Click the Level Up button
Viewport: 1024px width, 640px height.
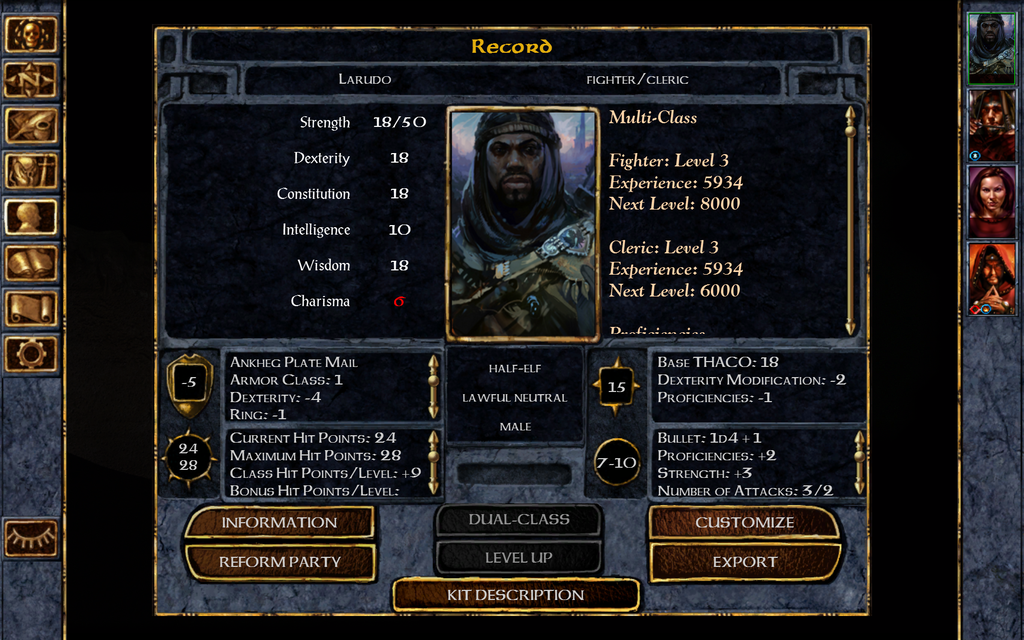518,557
